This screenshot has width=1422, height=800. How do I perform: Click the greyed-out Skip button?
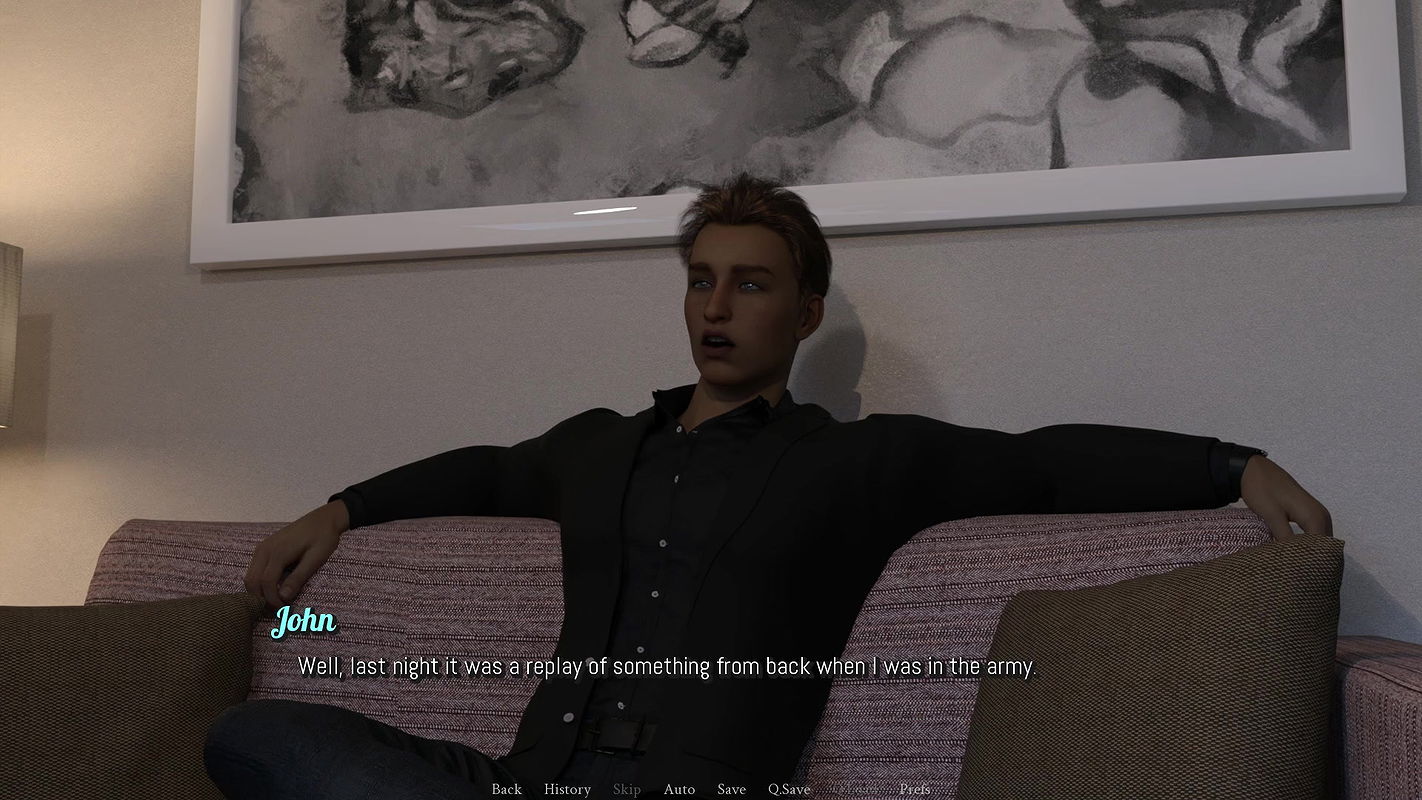point(627,789)
